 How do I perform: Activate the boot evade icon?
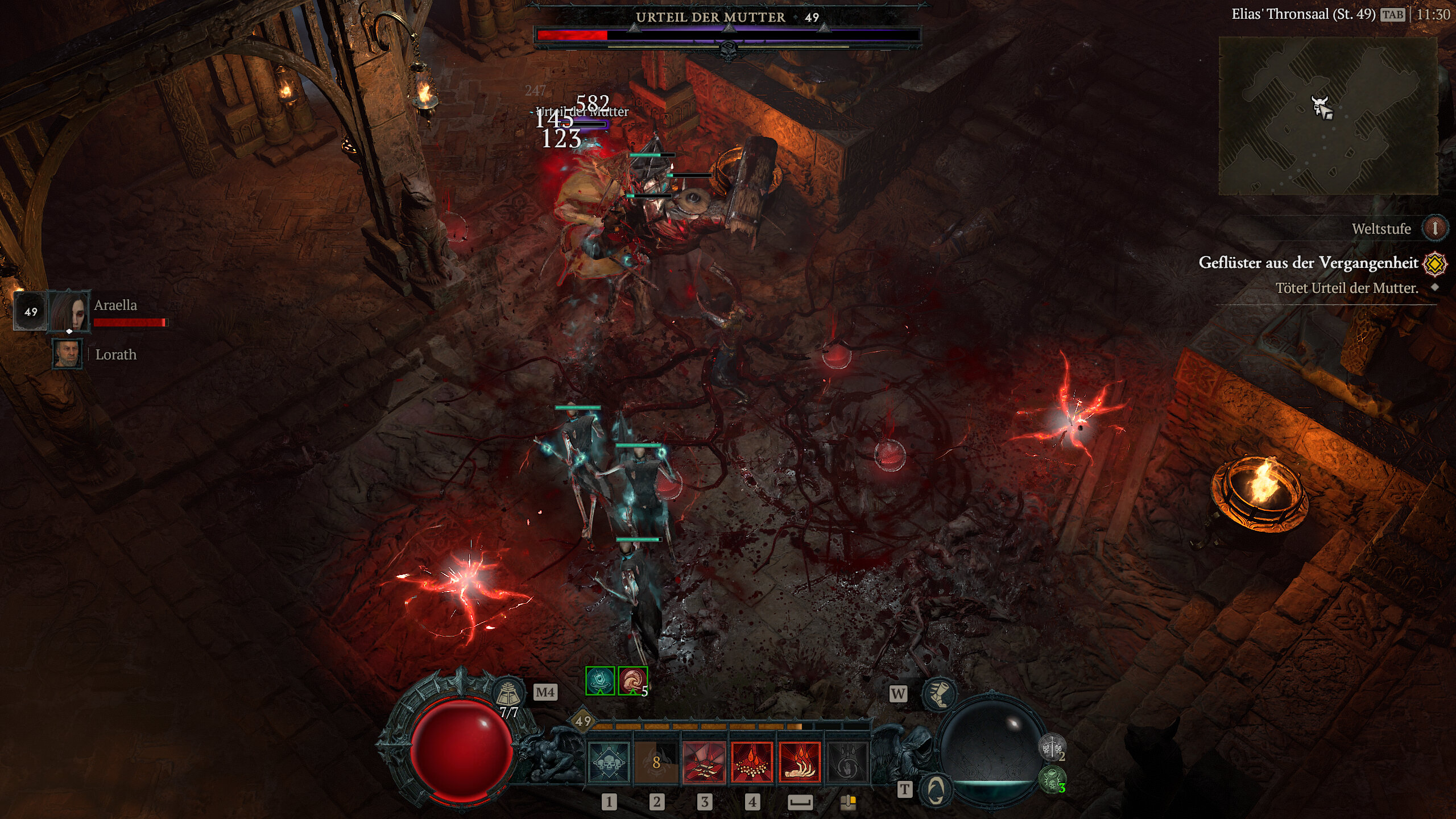coord(939,694)
